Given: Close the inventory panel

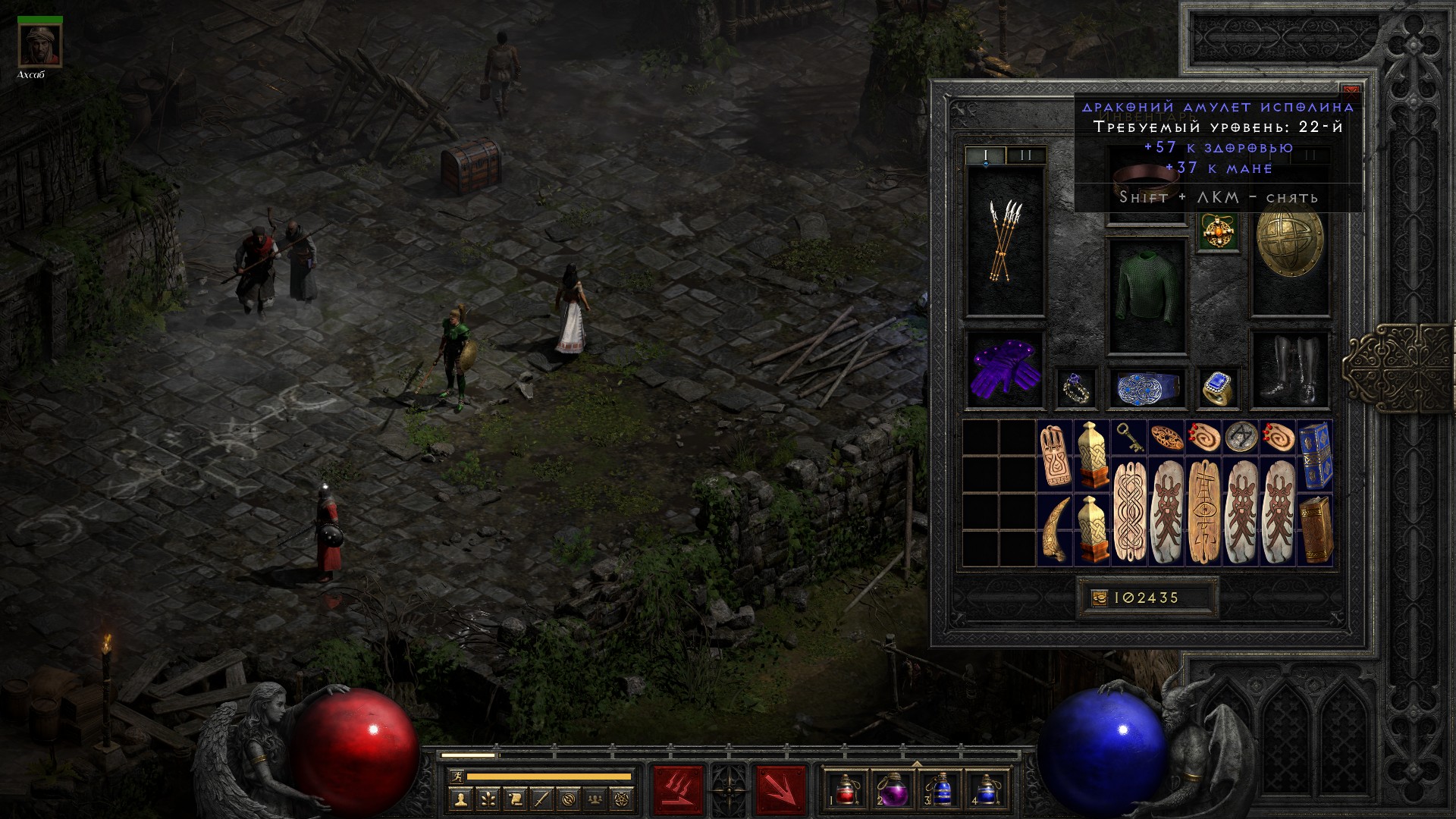Looking at the screenshot, I should tap(1351, 89).
